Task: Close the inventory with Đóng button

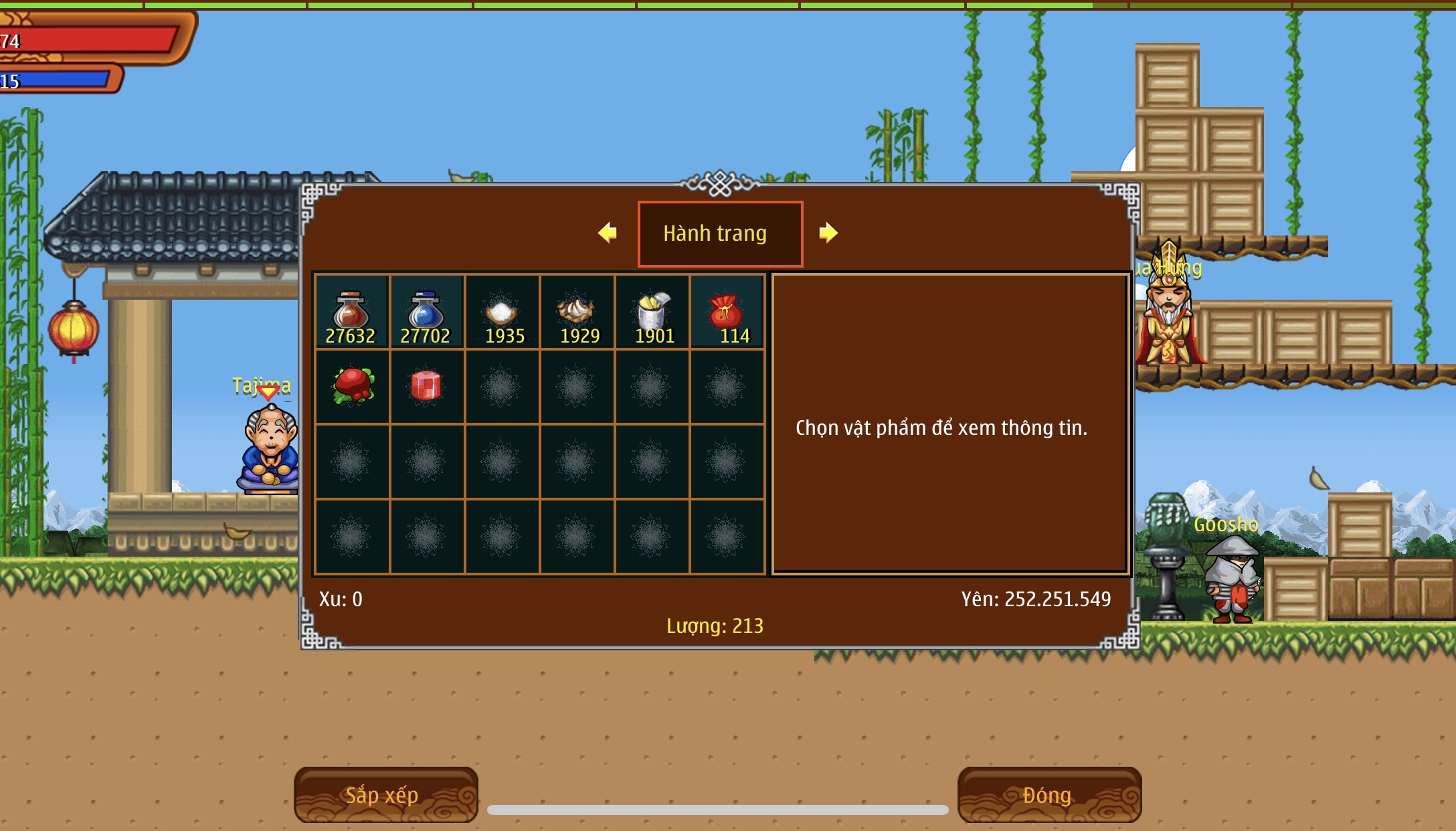Action: (x=1049, y=795)
